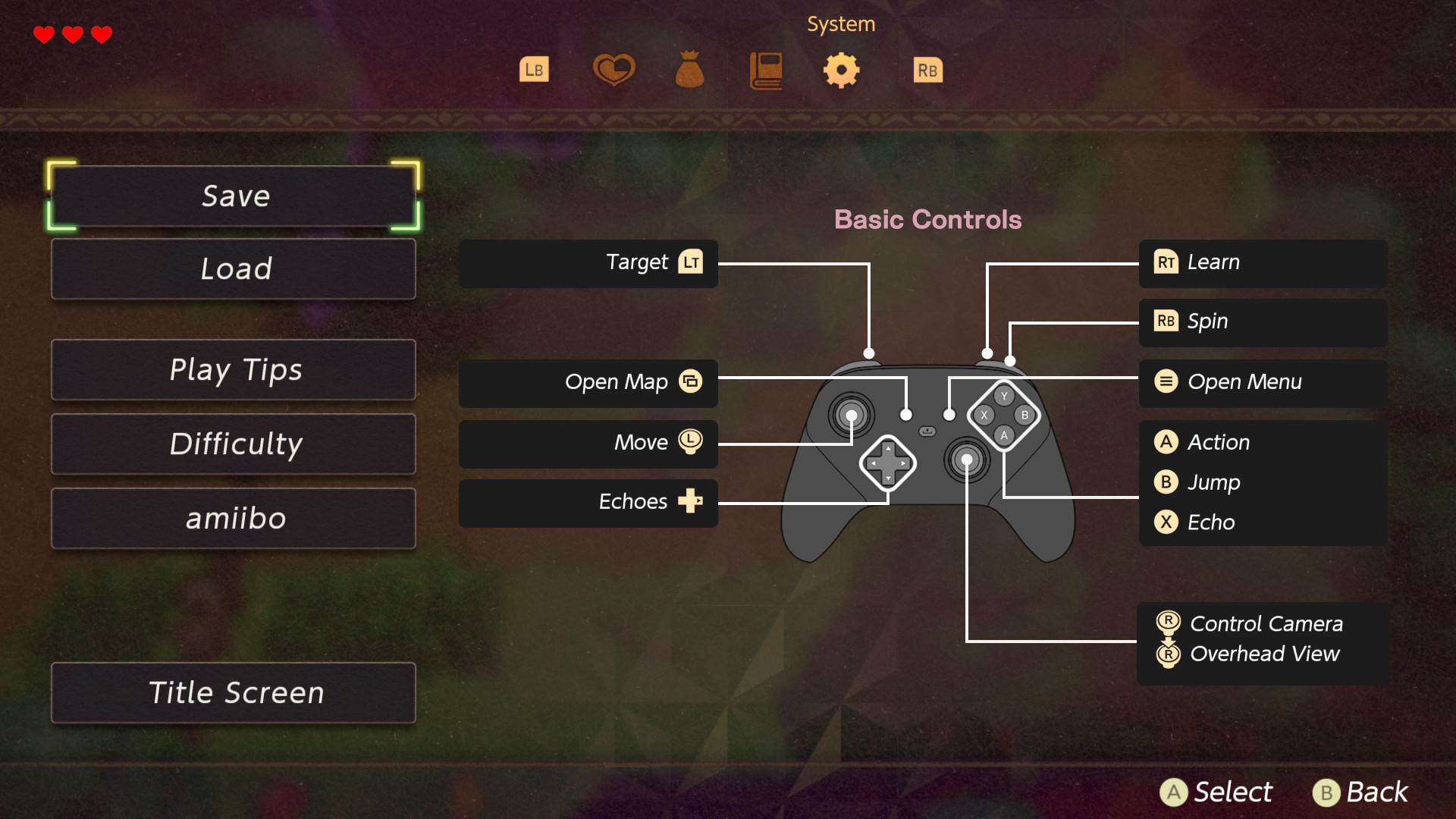Select the A button on the controller diagram
Screen dimensions: 1456x819
(1004, 435)
